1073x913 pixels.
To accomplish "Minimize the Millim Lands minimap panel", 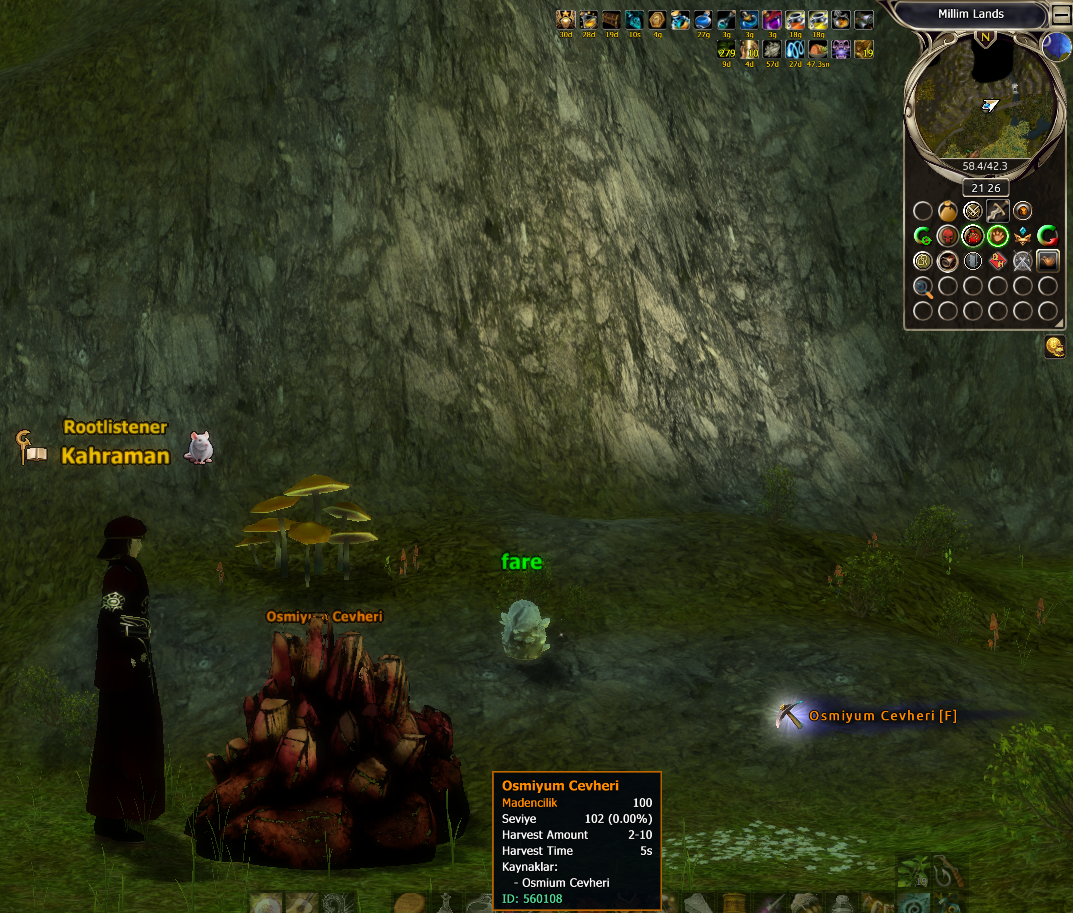I will [1060, 15].
